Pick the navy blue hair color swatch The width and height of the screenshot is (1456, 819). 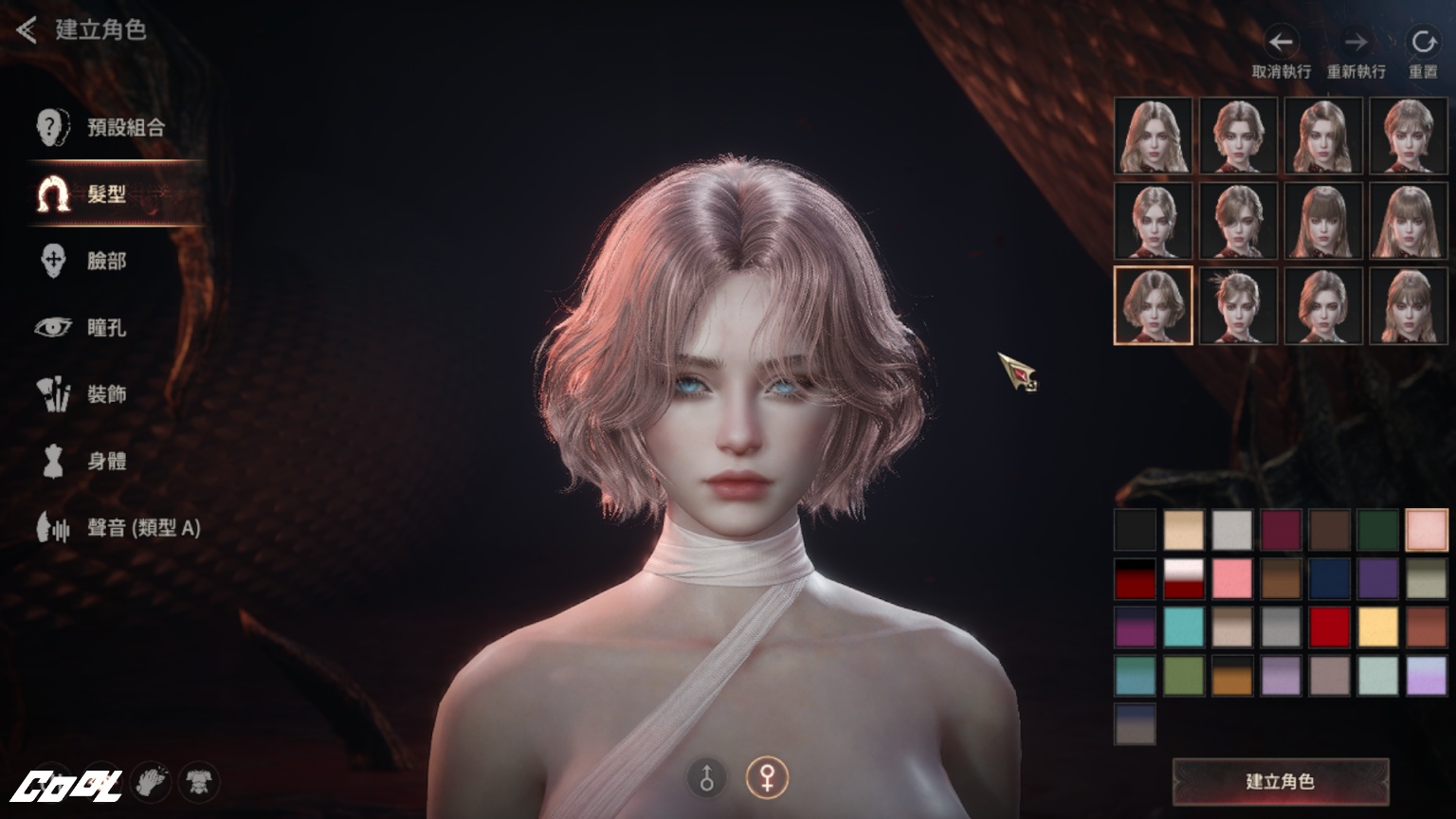point(1329,578)
